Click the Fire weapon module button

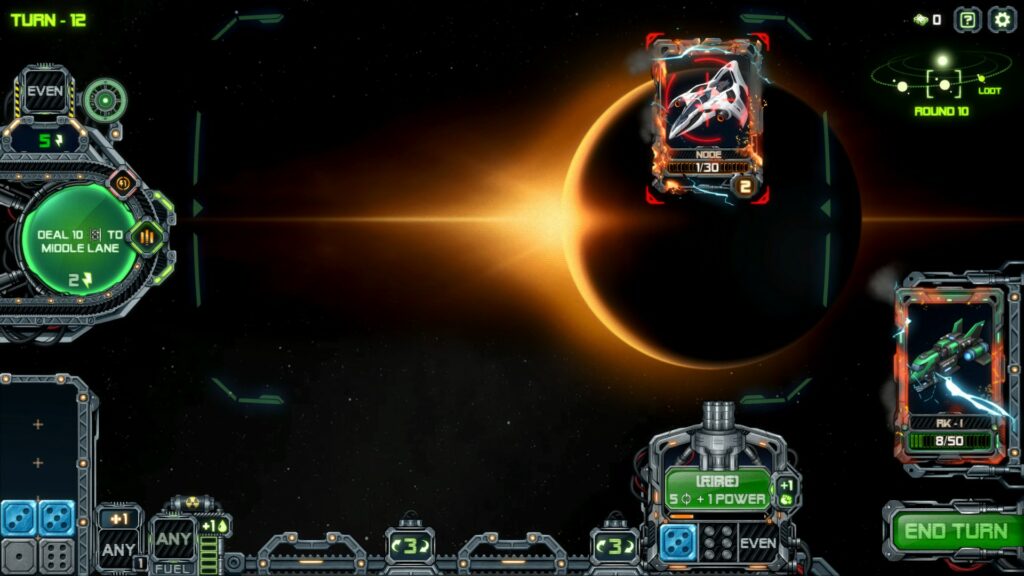(717, 490)
